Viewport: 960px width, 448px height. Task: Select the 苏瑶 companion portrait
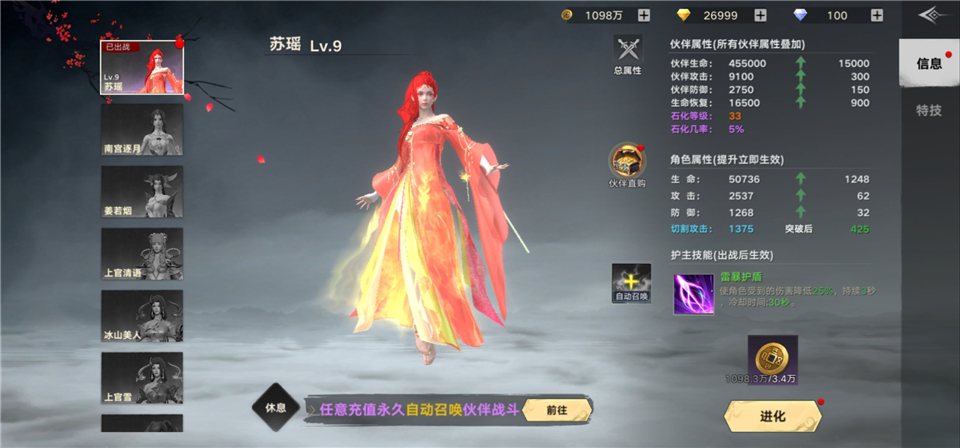142,69
